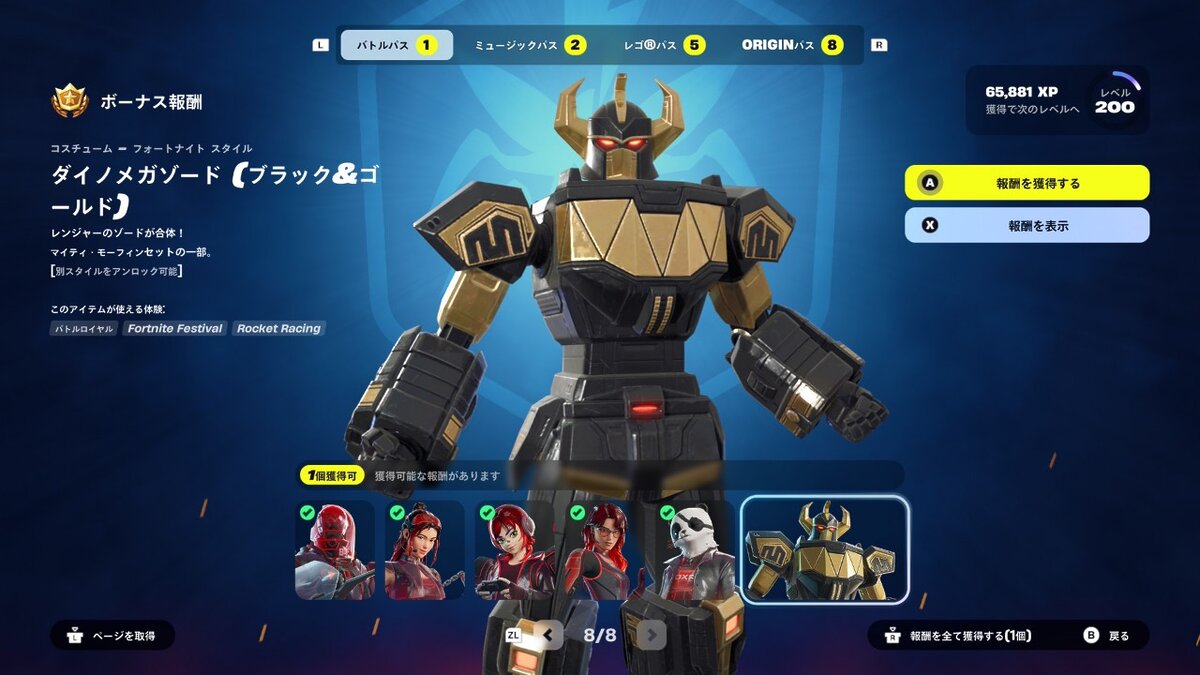Click the next page arrow
Image resolution: width=1200 pixels, height=675 pixels.
click(x=652, y=635)
